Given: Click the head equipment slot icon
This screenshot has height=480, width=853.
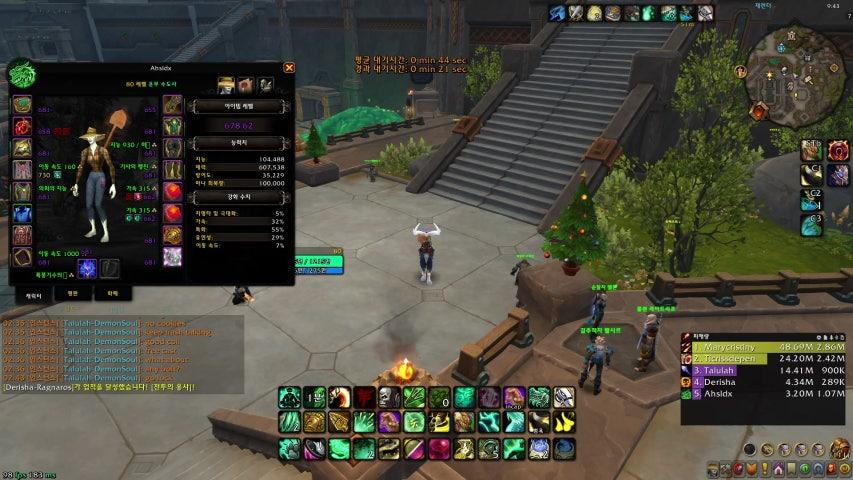Looking at the screenshot, I should (22, 105).
